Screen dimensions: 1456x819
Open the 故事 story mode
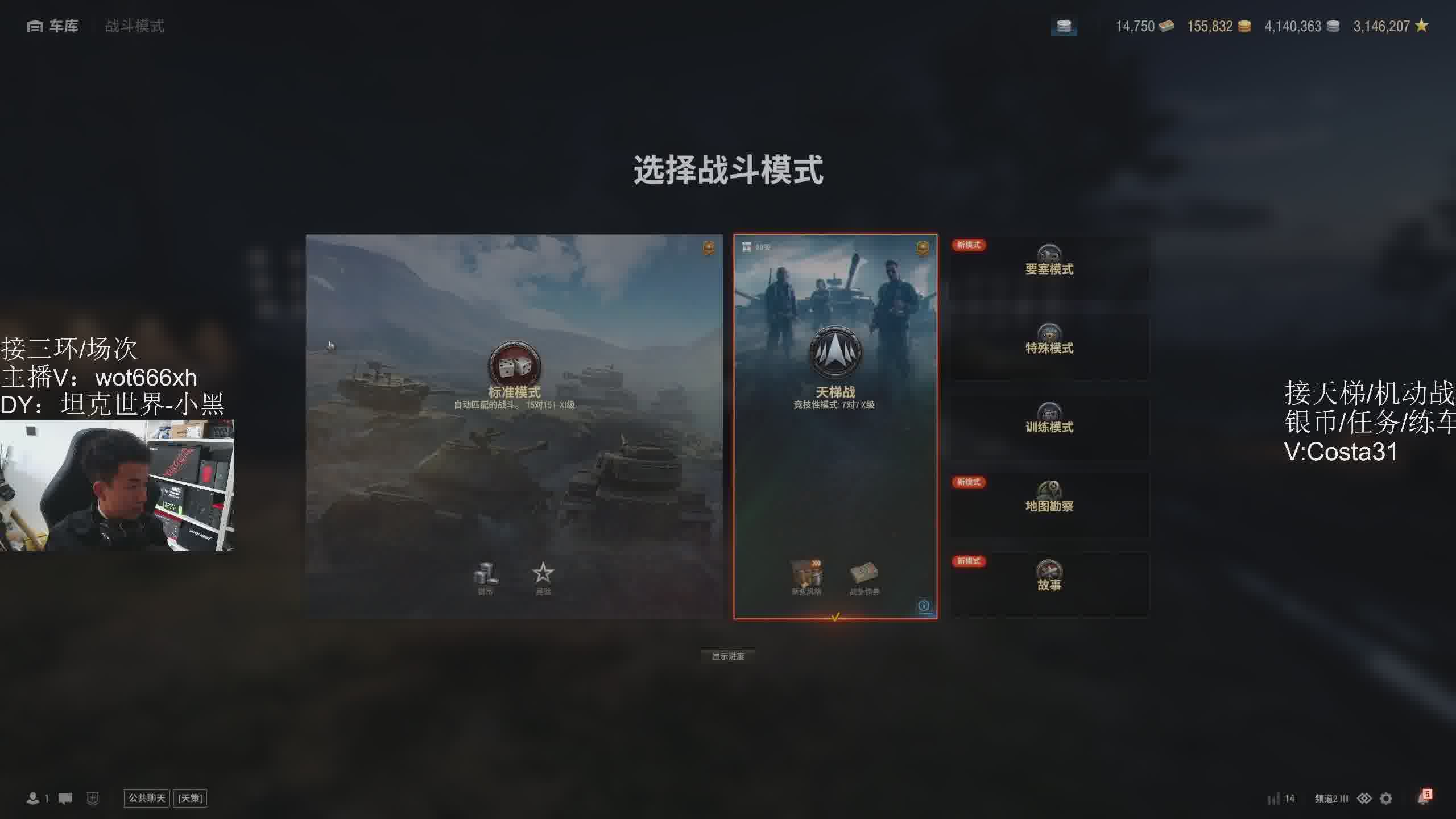(x=1049, y=584)
